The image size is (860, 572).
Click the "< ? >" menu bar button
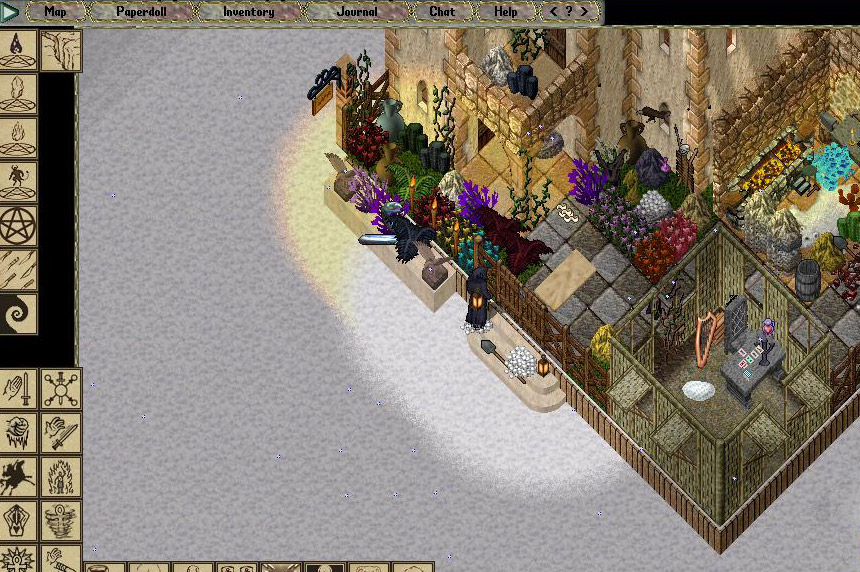569,12
